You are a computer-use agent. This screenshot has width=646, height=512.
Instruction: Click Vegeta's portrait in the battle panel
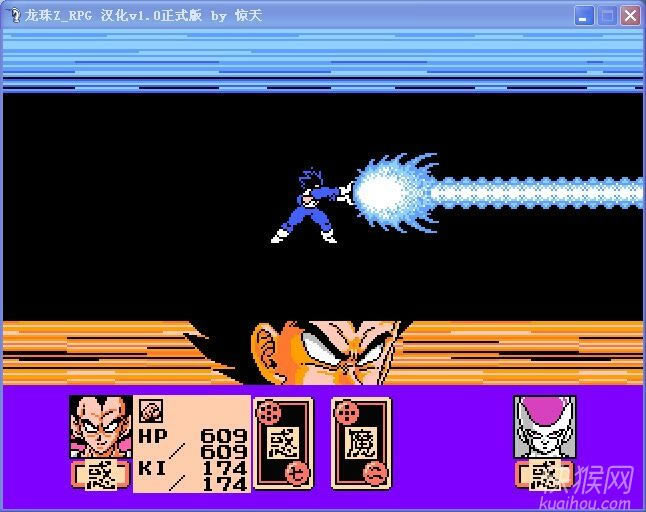coord(100,427)
